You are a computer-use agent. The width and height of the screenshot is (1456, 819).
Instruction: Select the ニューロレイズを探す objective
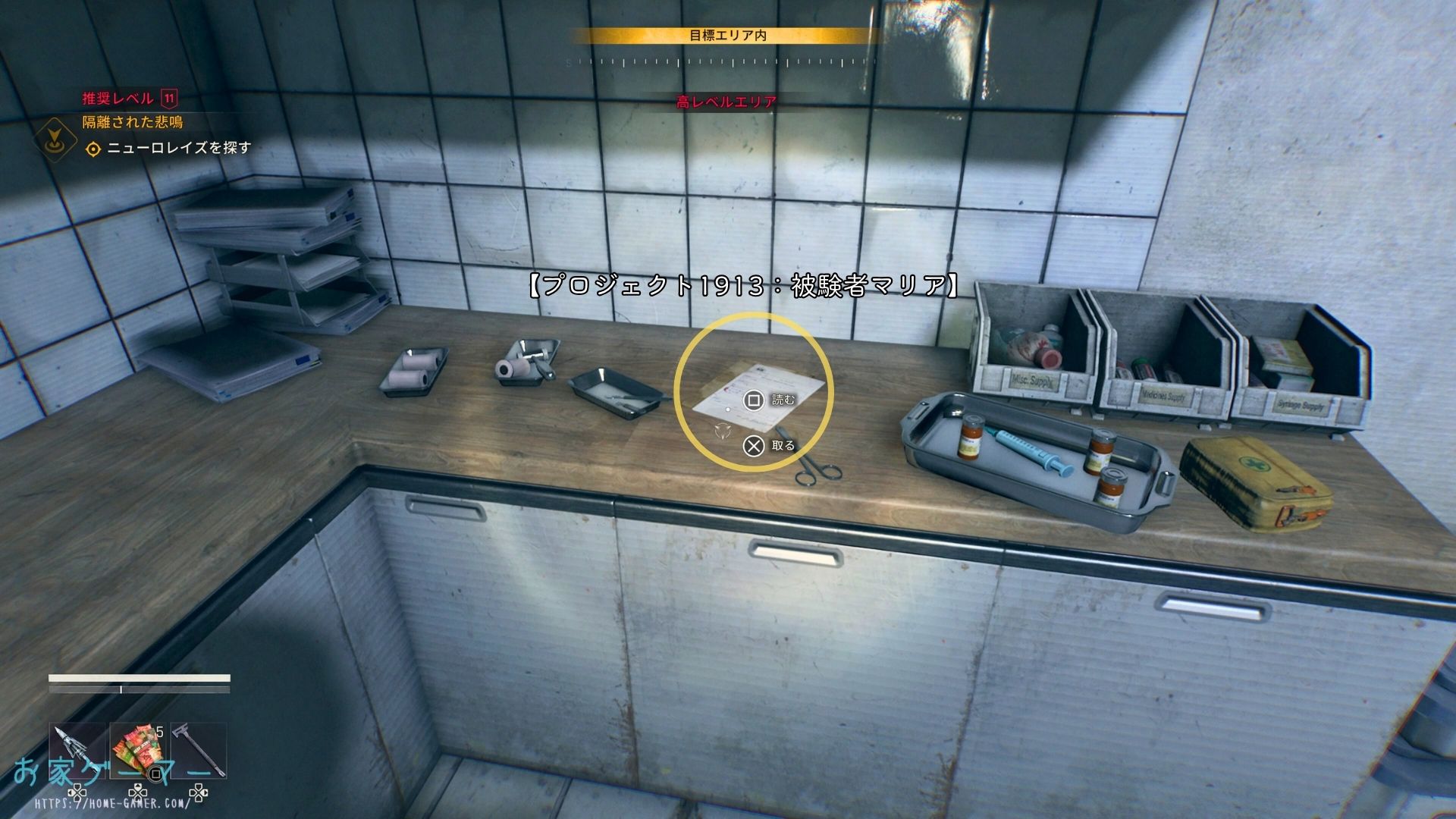pyautogui.click(x=178, y=148)
